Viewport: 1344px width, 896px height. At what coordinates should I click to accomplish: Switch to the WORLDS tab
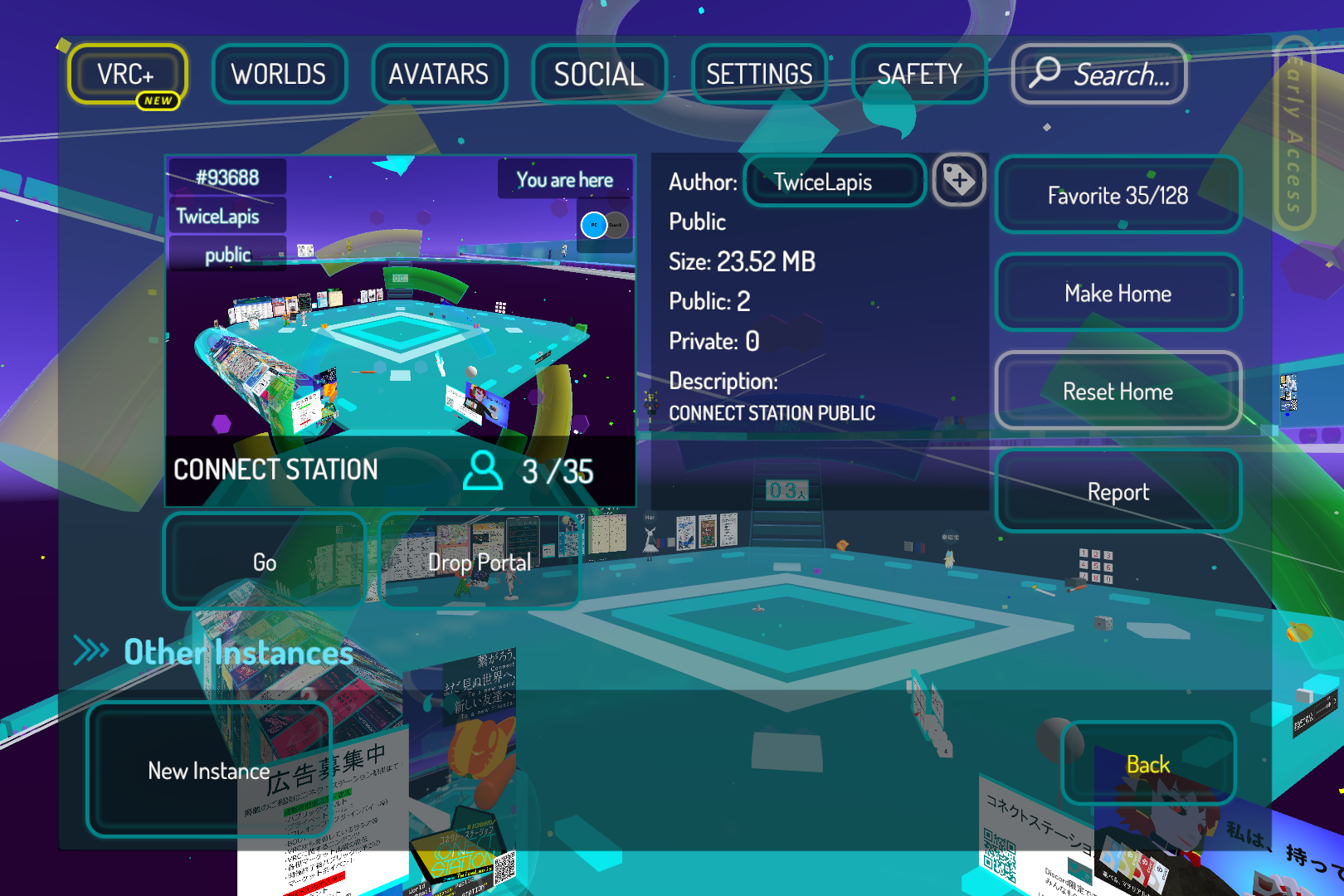(279, 74)
